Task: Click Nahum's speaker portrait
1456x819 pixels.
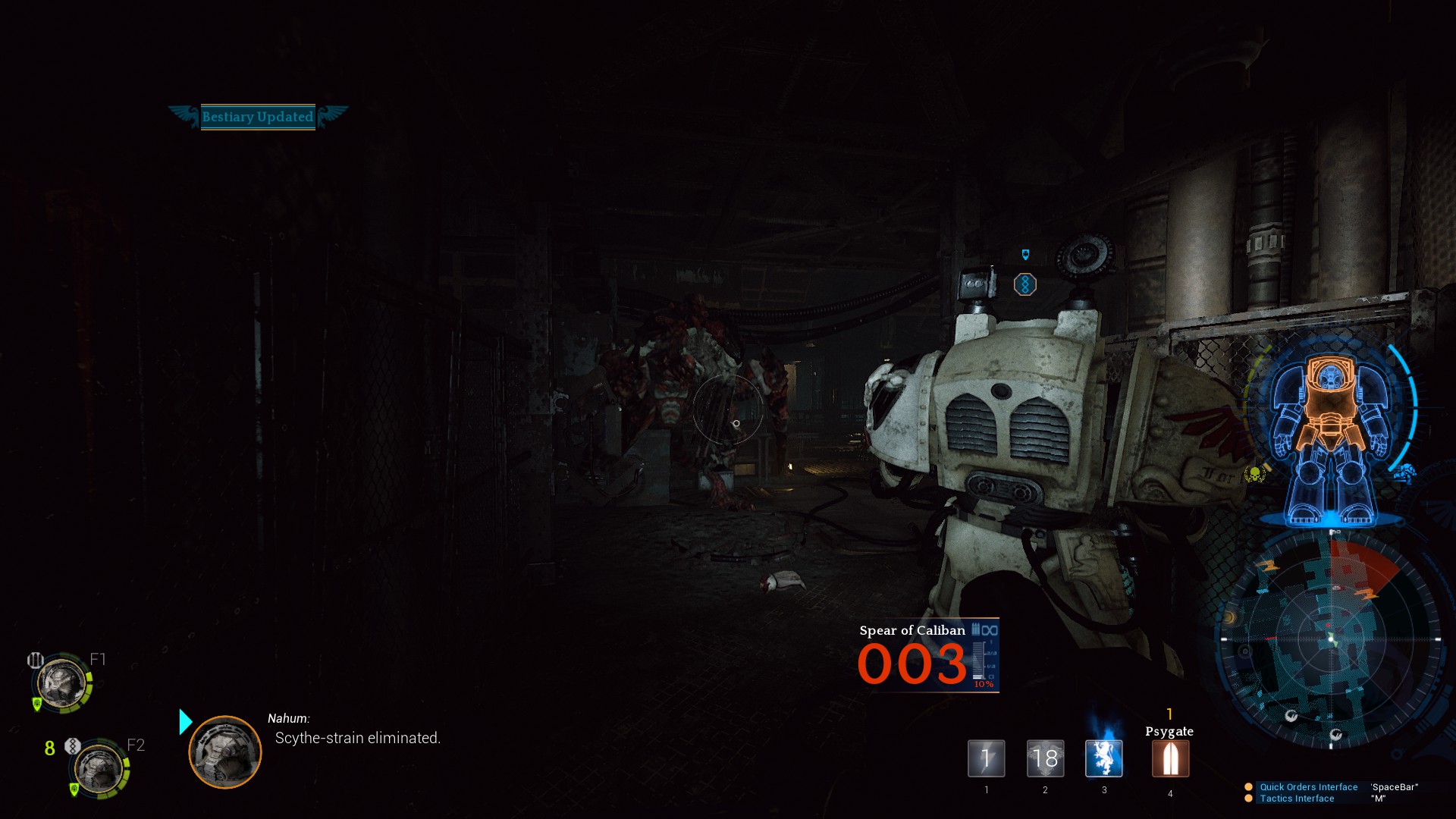Action: [224, 752]
